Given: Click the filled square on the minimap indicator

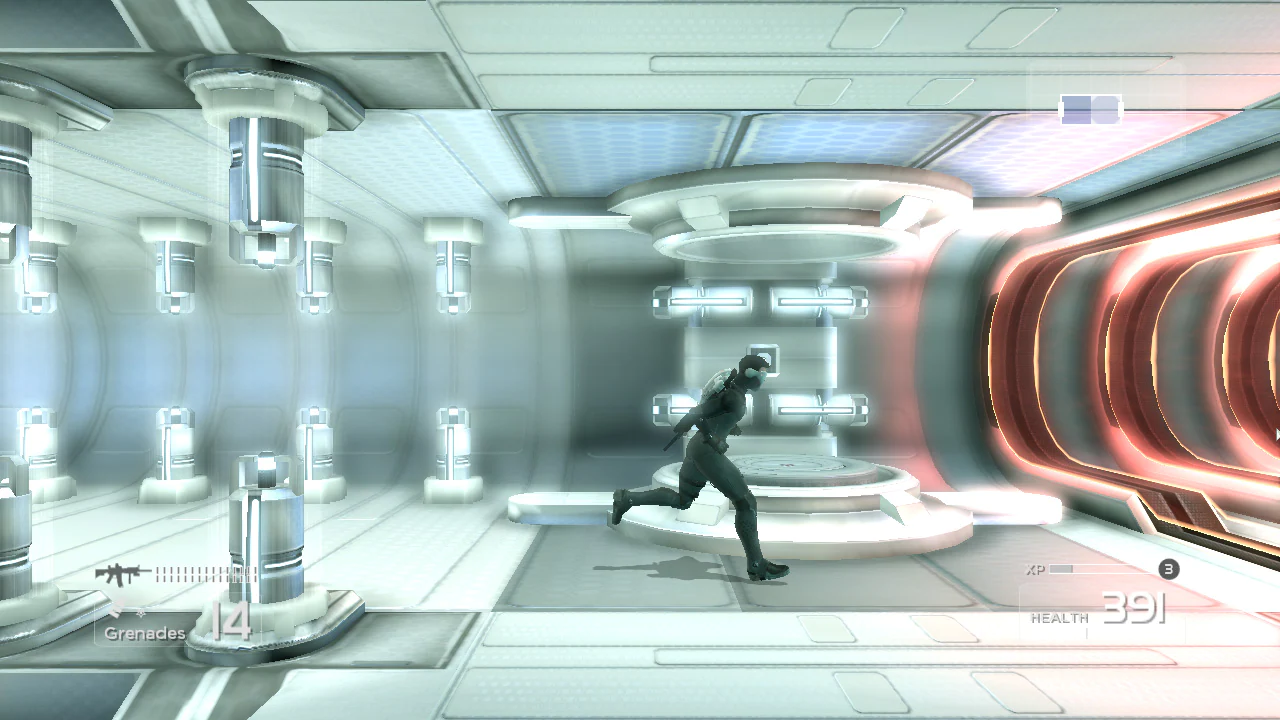Looking at the screenshot, I should click(1077, 110).
